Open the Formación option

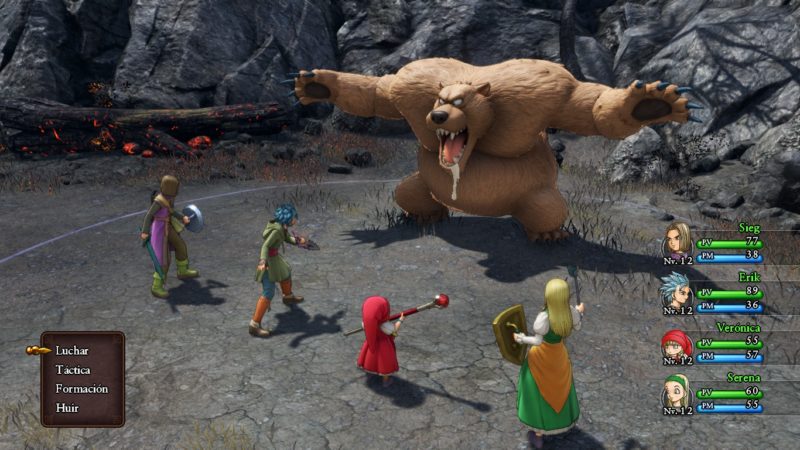pyautogui.click(x=82, y=389)
